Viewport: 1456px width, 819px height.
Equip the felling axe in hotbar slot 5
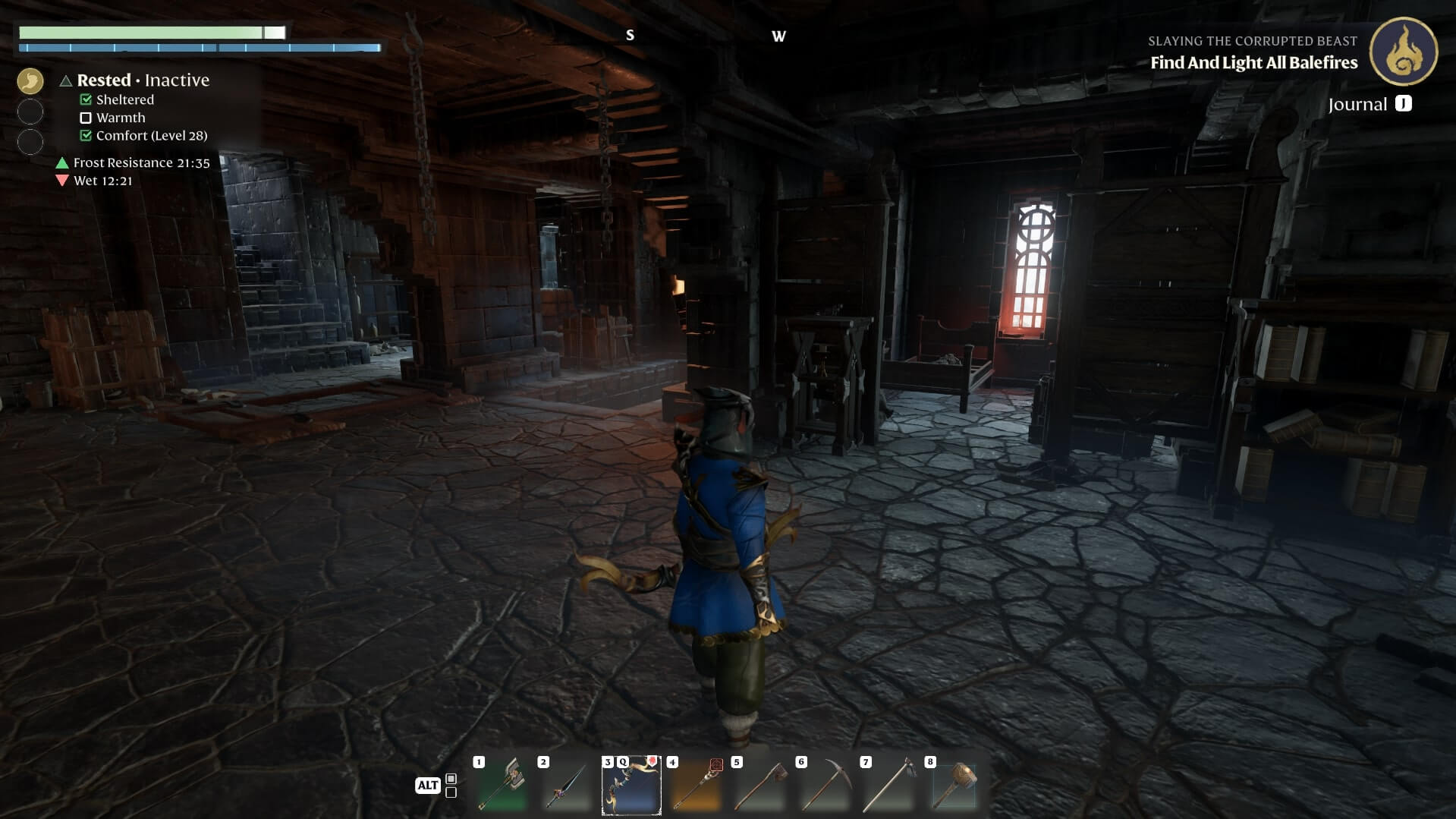(x=760, y=786)
